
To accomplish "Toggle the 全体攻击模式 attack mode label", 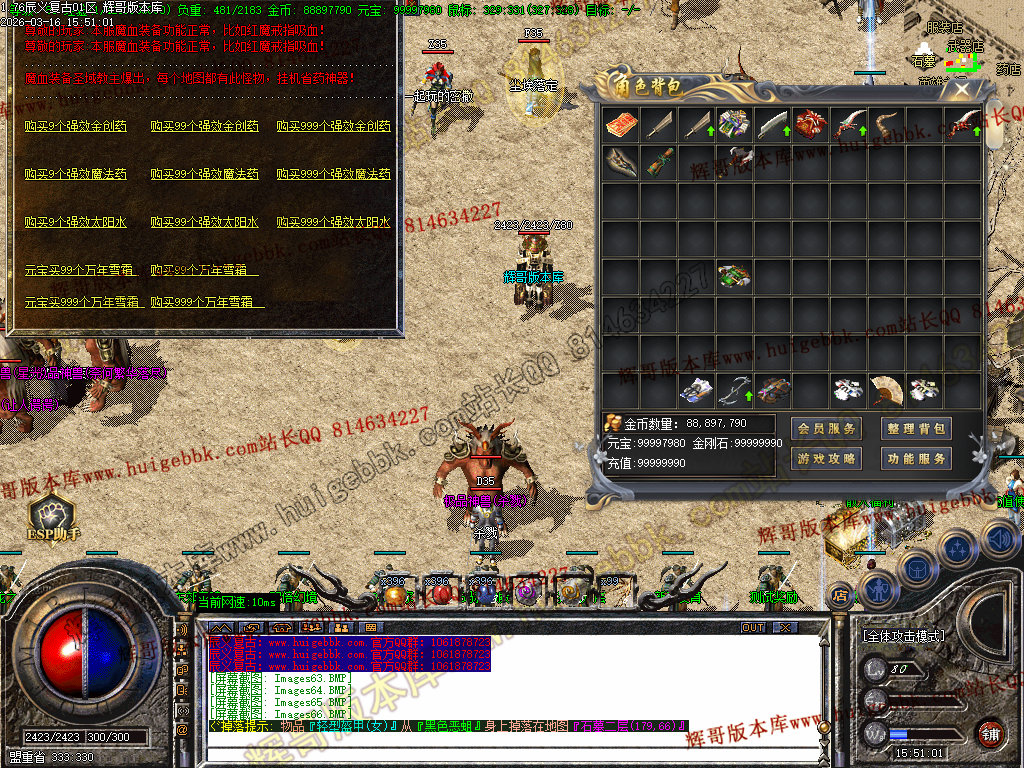I will 903,635.
